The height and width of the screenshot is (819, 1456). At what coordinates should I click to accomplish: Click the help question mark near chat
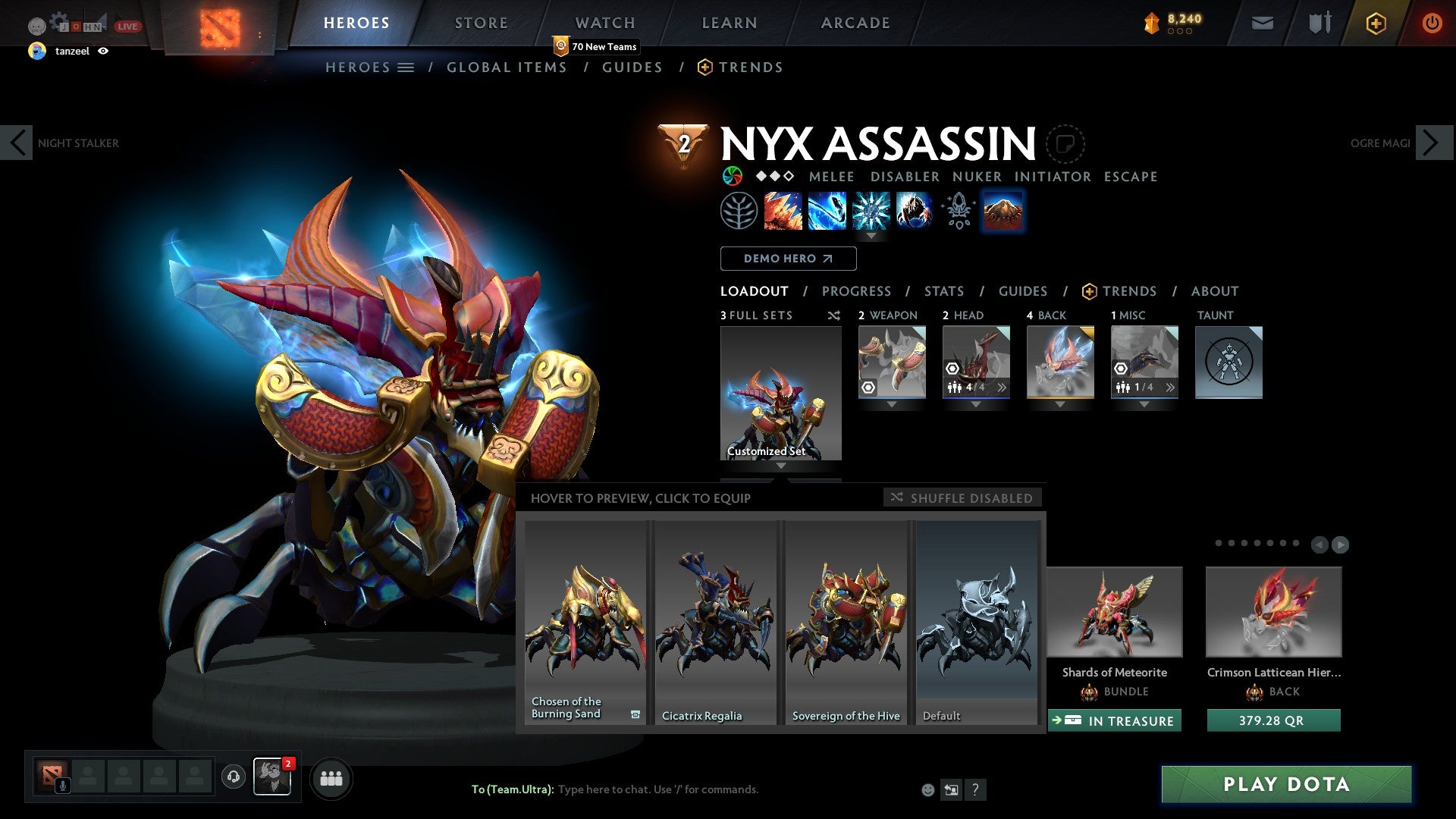click(x=975, y=789)
